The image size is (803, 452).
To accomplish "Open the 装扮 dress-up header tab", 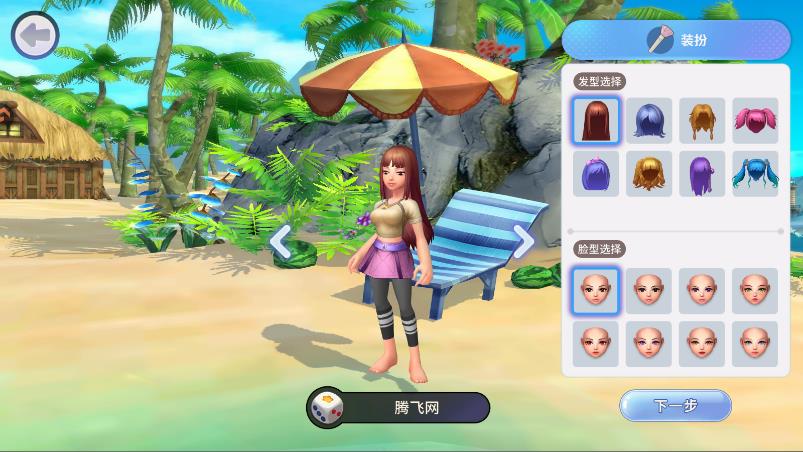I will click(676, 40).
